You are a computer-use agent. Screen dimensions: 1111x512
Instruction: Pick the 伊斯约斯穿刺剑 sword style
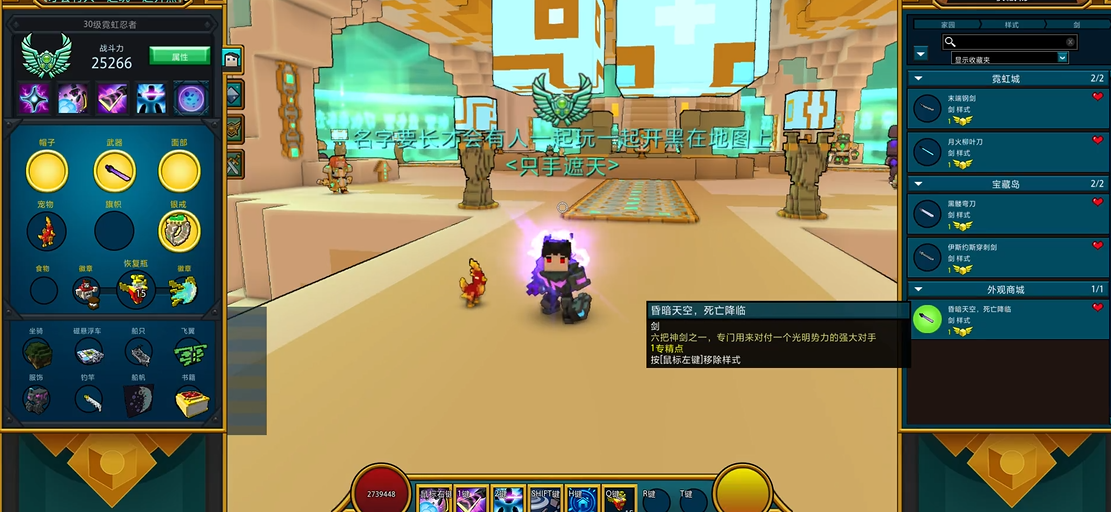(x=1000, y=257)
